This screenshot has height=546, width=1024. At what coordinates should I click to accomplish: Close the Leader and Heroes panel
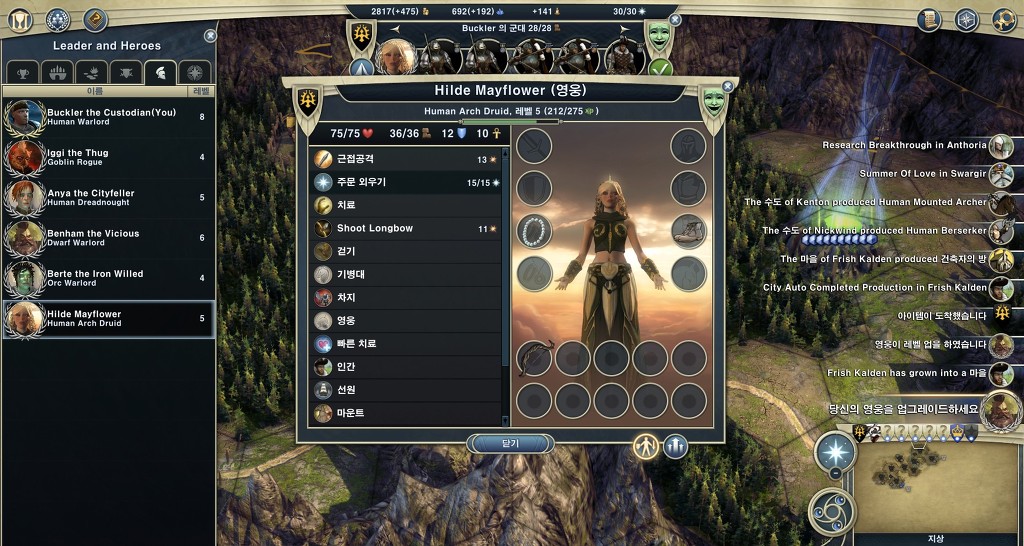(210, 35)
